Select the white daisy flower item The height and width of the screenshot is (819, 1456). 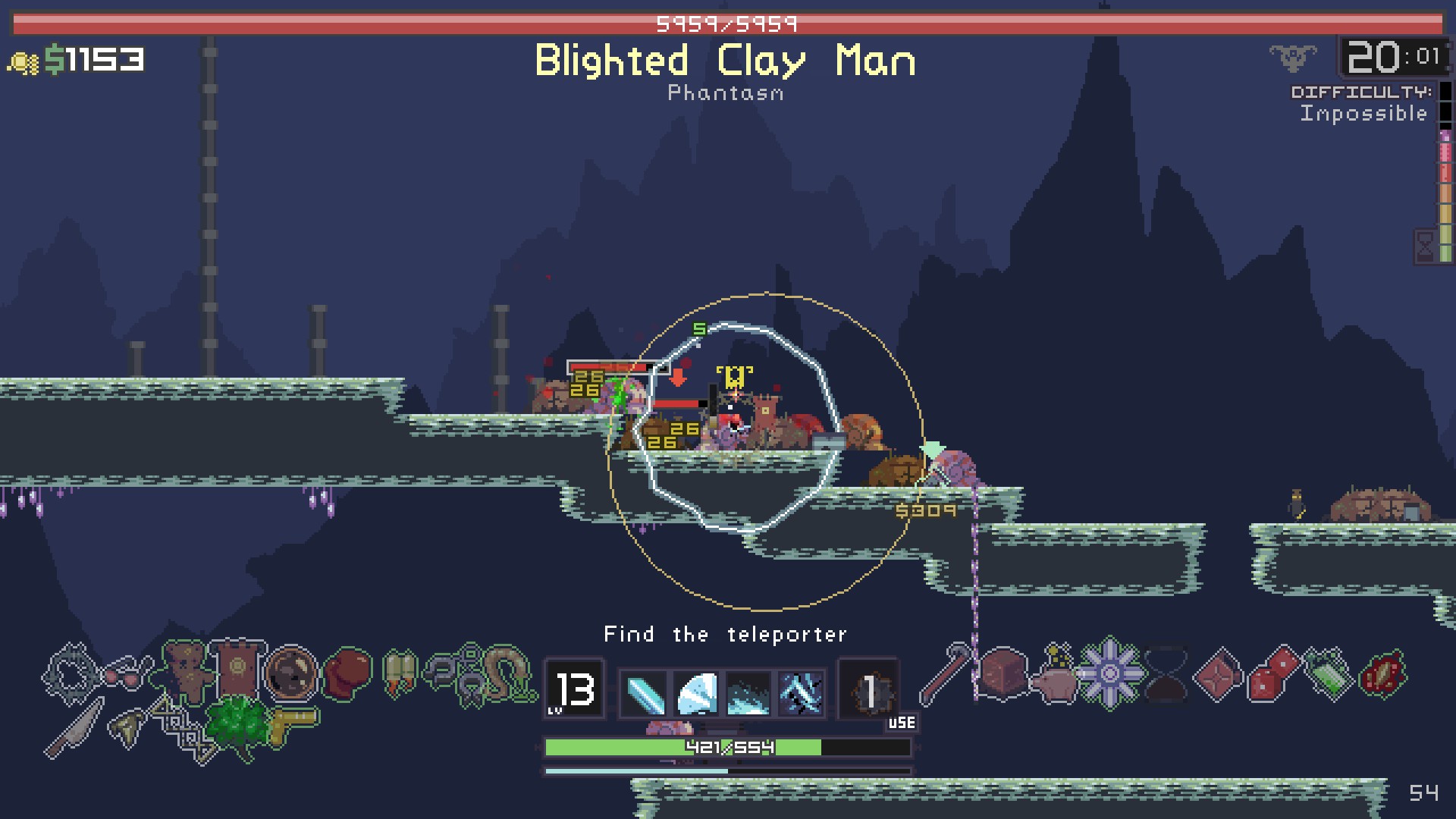pyautogui.click(x=1109, y=673)
